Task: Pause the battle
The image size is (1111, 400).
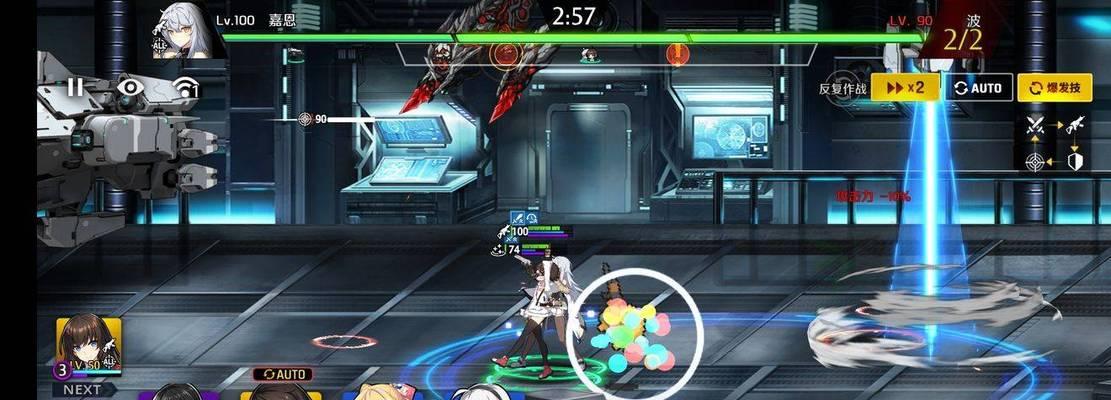Action: click(76, 88)
